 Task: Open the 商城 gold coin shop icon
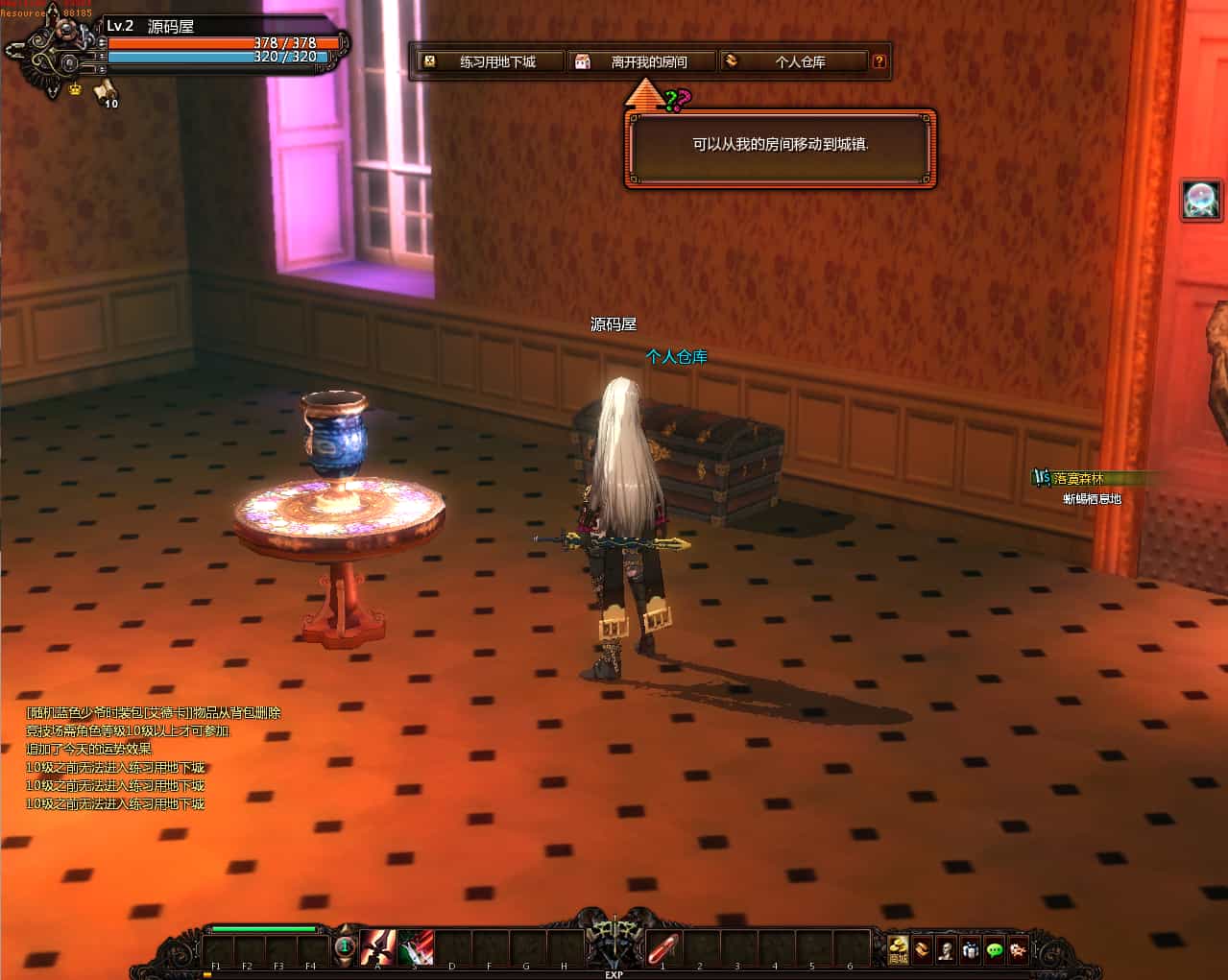(x=898, y=949)
